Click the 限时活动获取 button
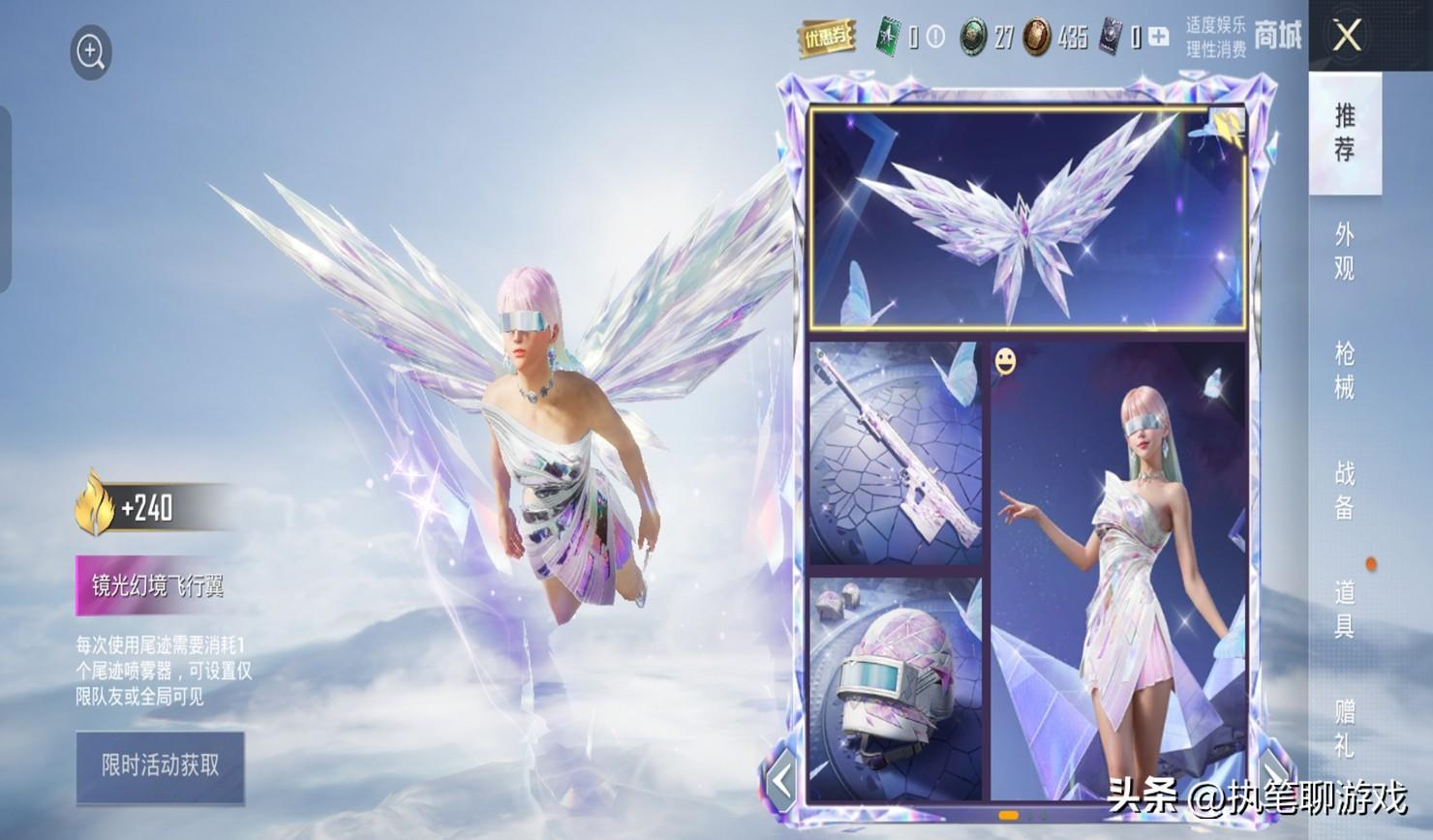This screenshot has height=840, width=1433. tap(160, 766)
